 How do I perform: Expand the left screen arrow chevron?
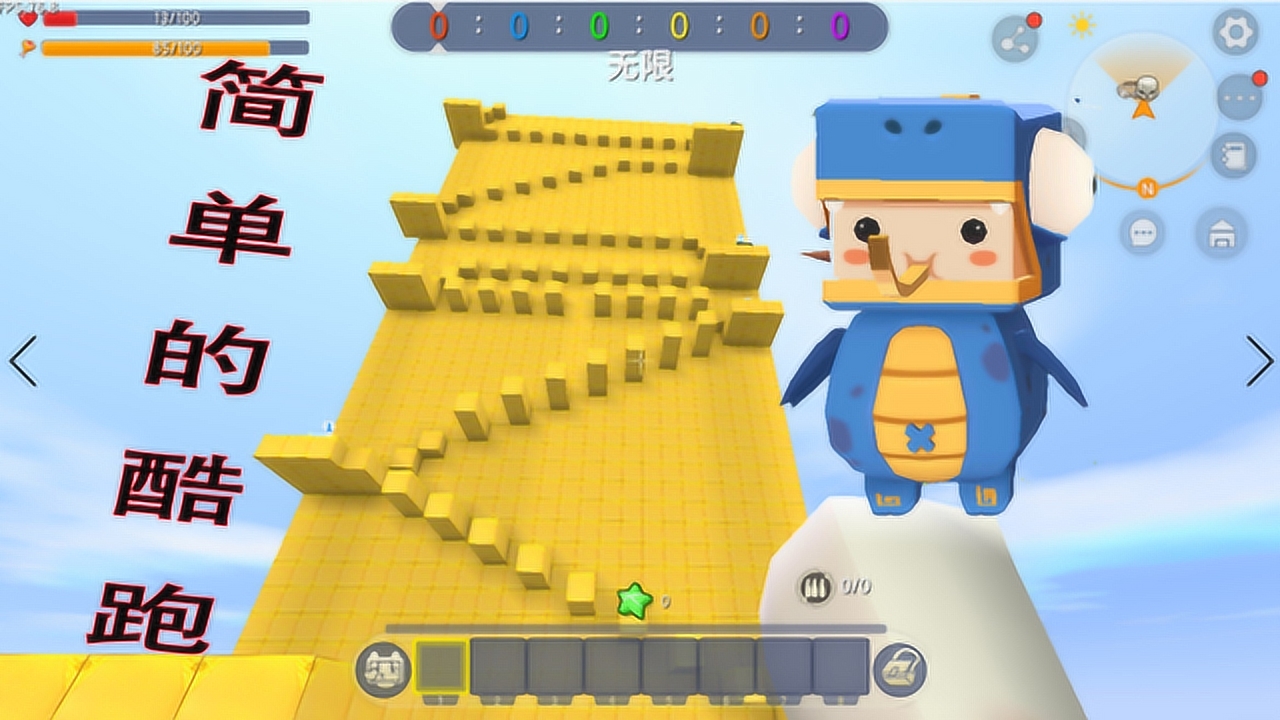coord(20,360)
